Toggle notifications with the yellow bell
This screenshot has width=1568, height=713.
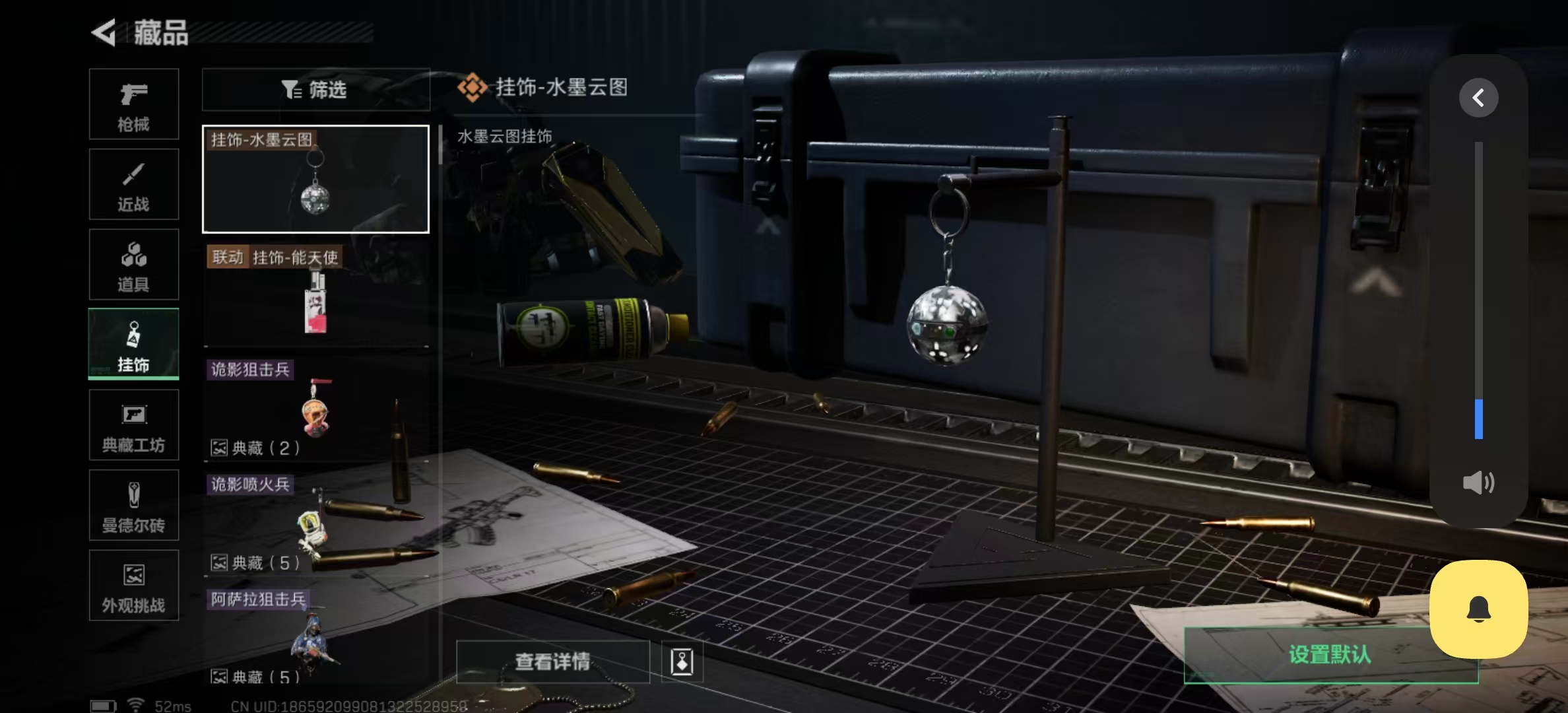pyautogui.click(x=1479, y=609)
